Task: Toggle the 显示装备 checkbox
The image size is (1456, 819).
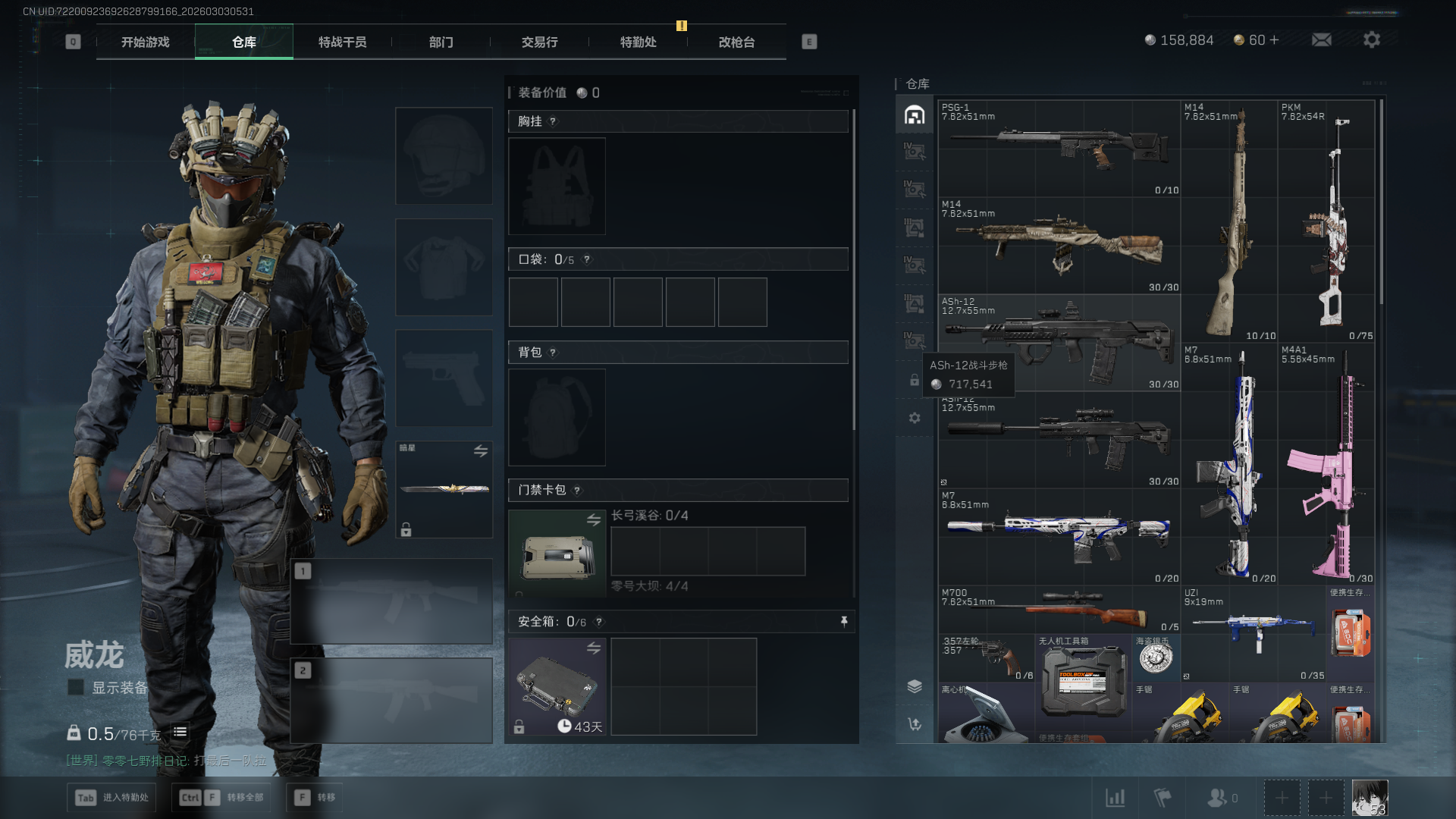Action: pos(76,688)
